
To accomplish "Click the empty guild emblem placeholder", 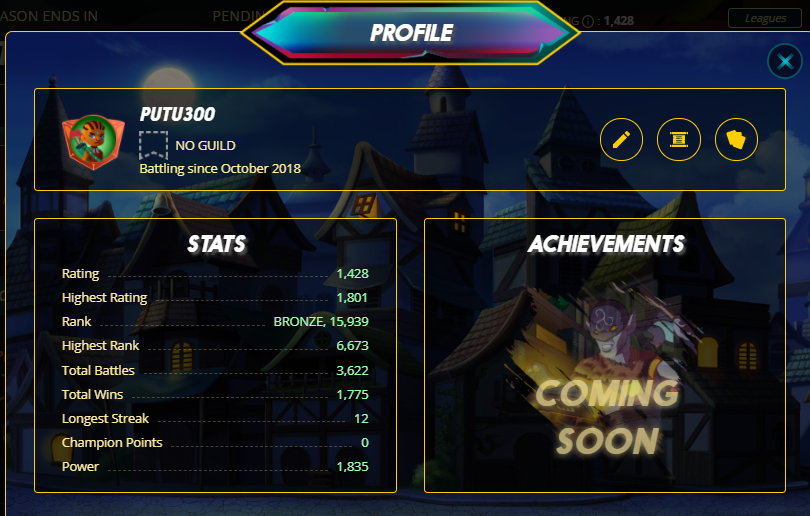I will coord(153,145).
